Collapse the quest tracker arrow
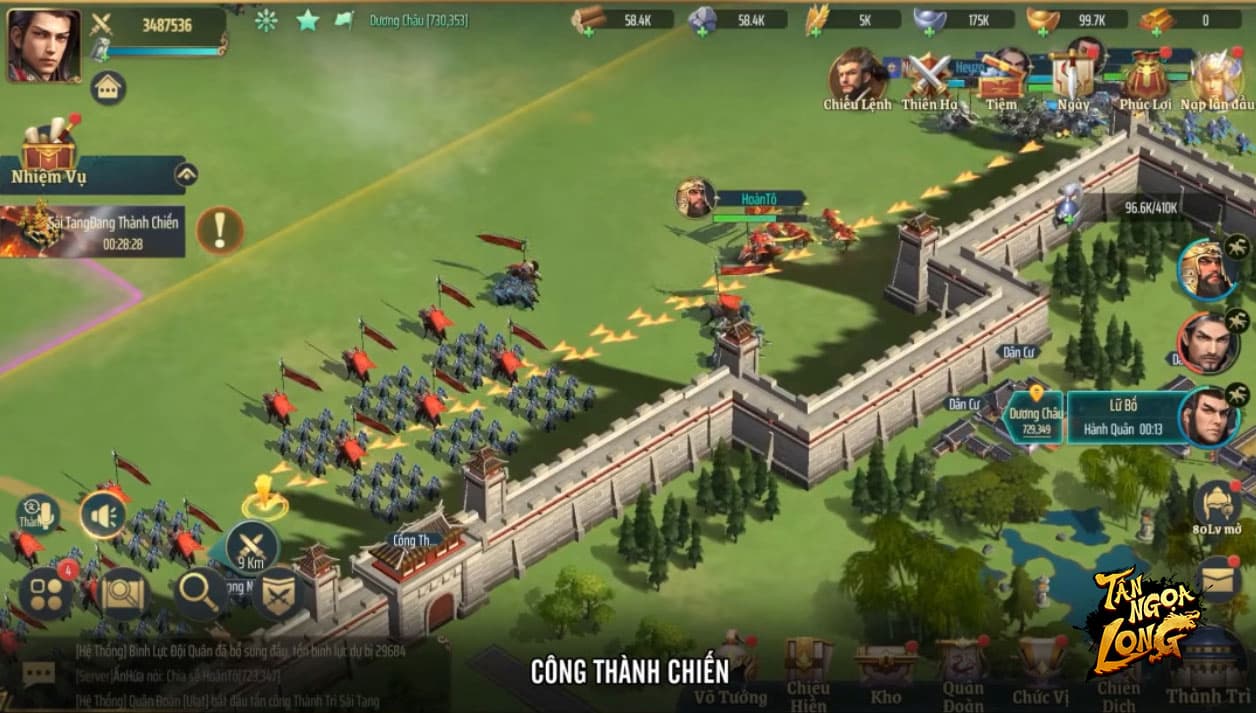 tap(186, 175)
